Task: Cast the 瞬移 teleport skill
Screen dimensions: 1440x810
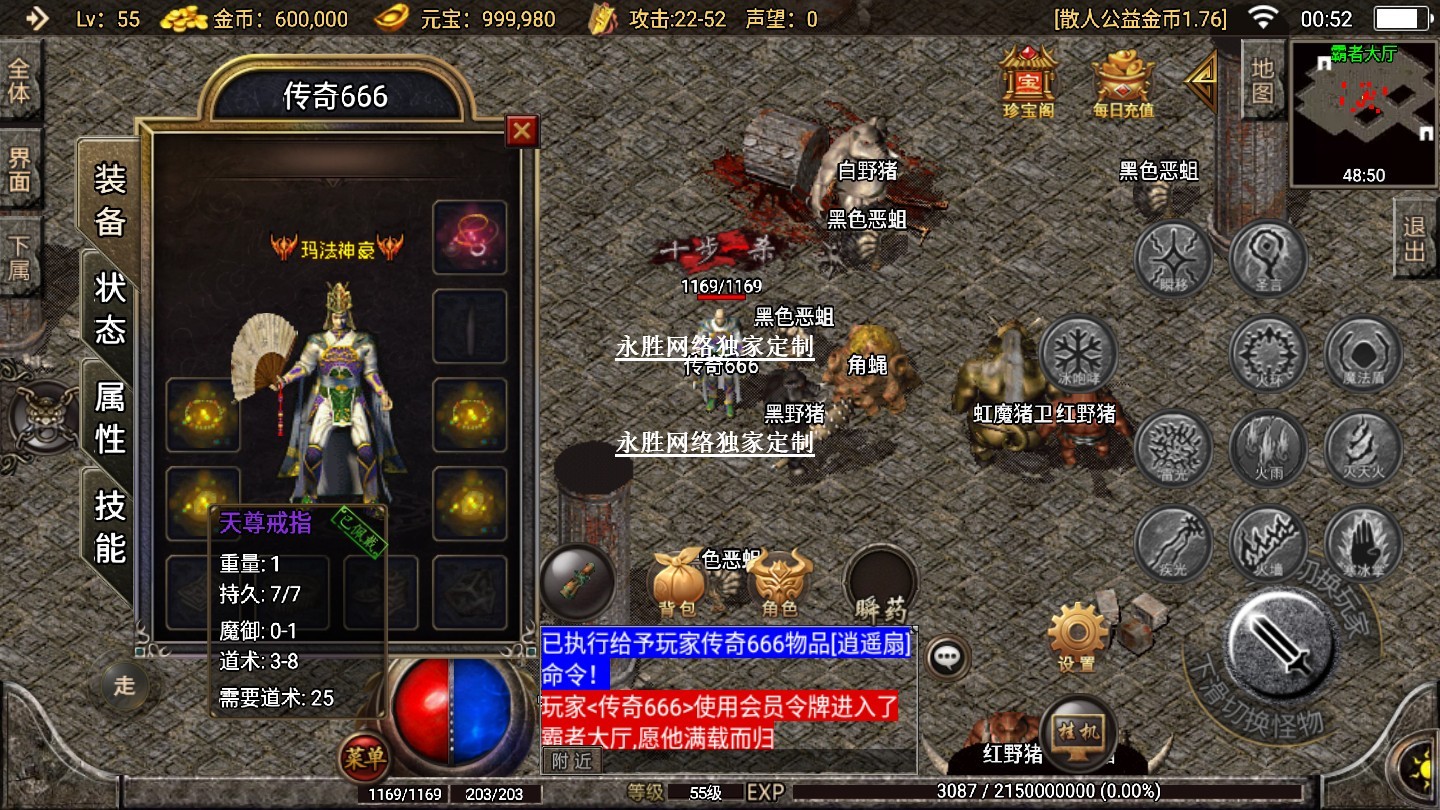Action: pos(1173,259)
